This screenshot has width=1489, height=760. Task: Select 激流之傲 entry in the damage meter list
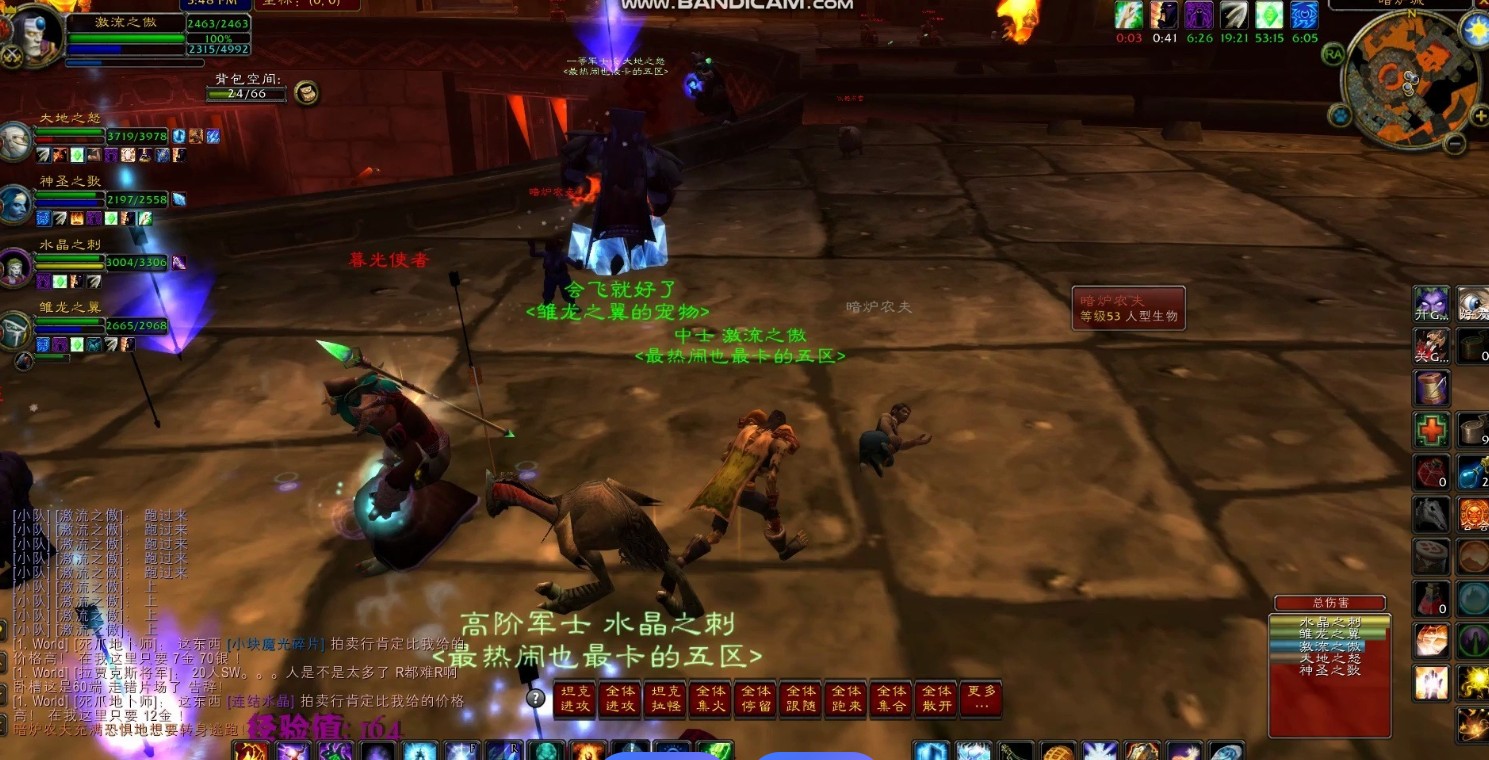(1329, 646)
